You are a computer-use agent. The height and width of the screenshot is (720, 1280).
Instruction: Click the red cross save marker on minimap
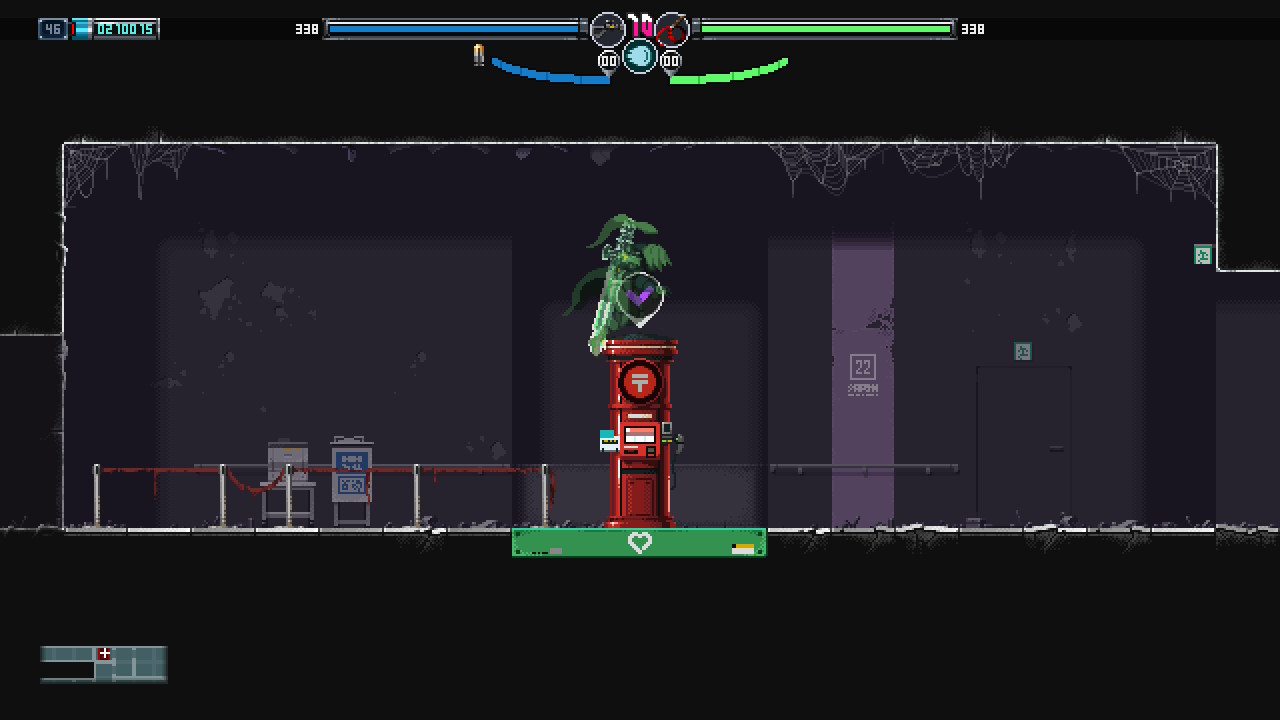point(104,653)
